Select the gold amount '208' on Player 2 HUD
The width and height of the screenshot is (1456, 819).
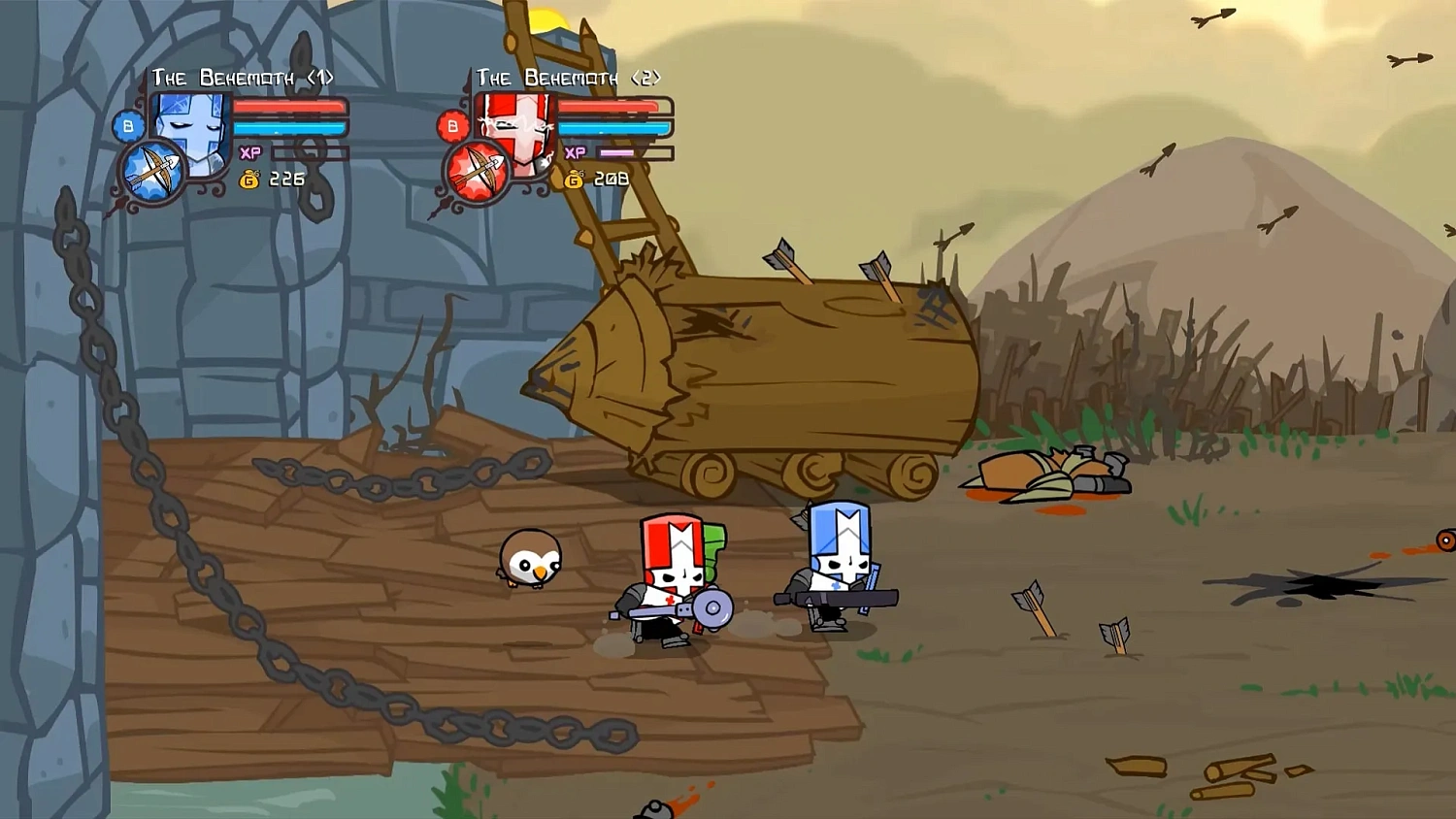pyautogui.click(x=611, y=179)
